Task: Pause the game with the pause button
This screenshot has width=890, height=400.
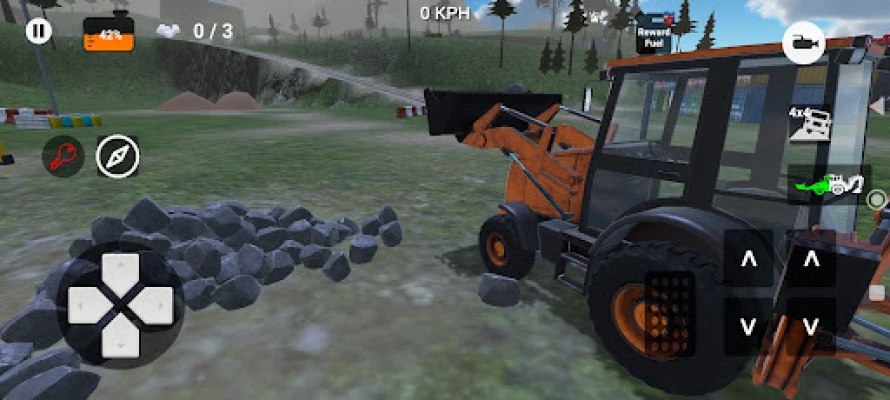Action: (x=38, y=31)
